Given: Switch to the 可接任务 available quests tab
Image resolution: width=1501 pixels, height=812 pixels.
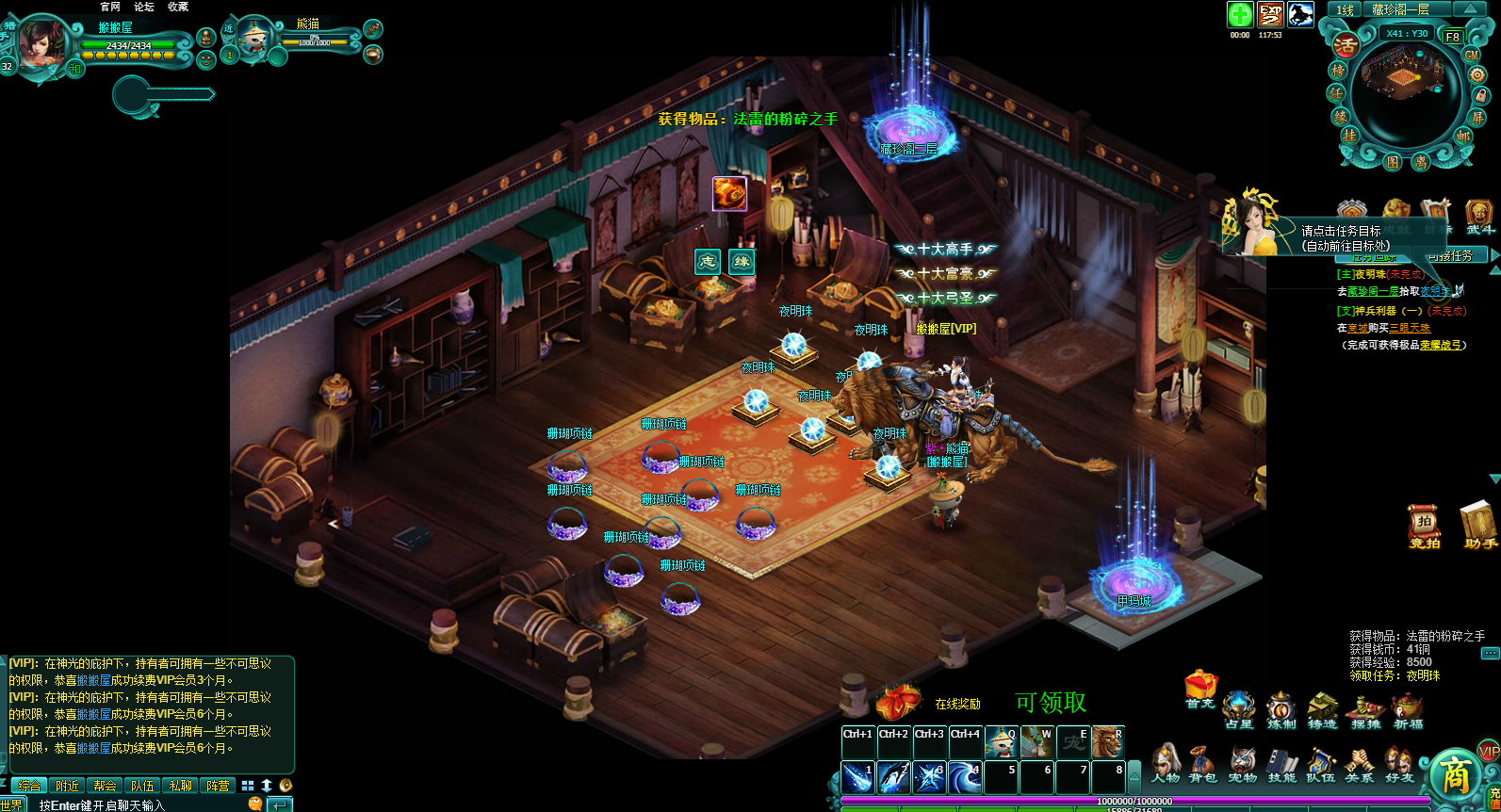Looking at the screenshot, I should coord(1455,256).
